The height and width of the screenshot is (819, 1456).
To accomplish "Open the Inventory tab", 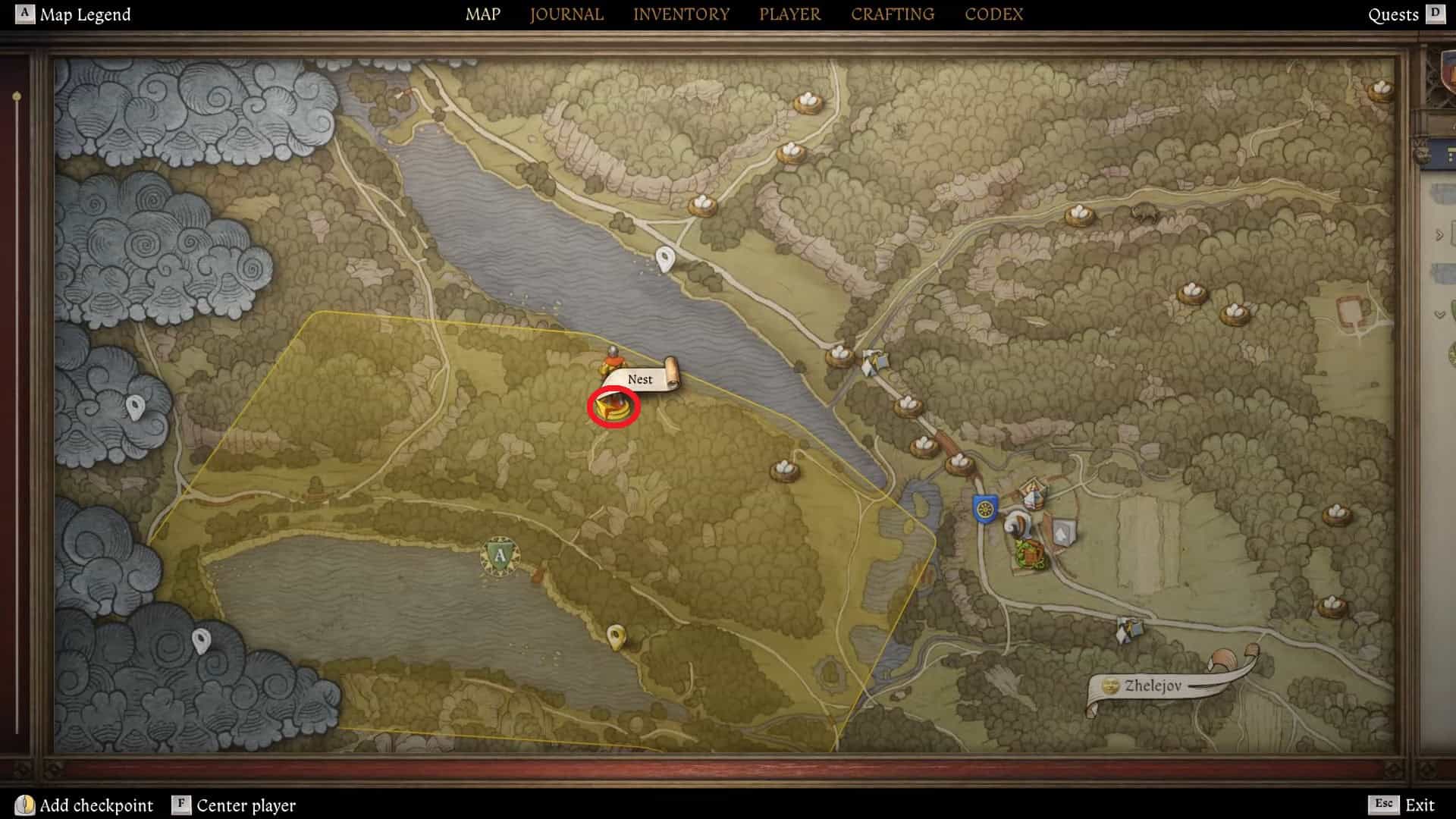I will pyautogui.click(x=681, y=14).
